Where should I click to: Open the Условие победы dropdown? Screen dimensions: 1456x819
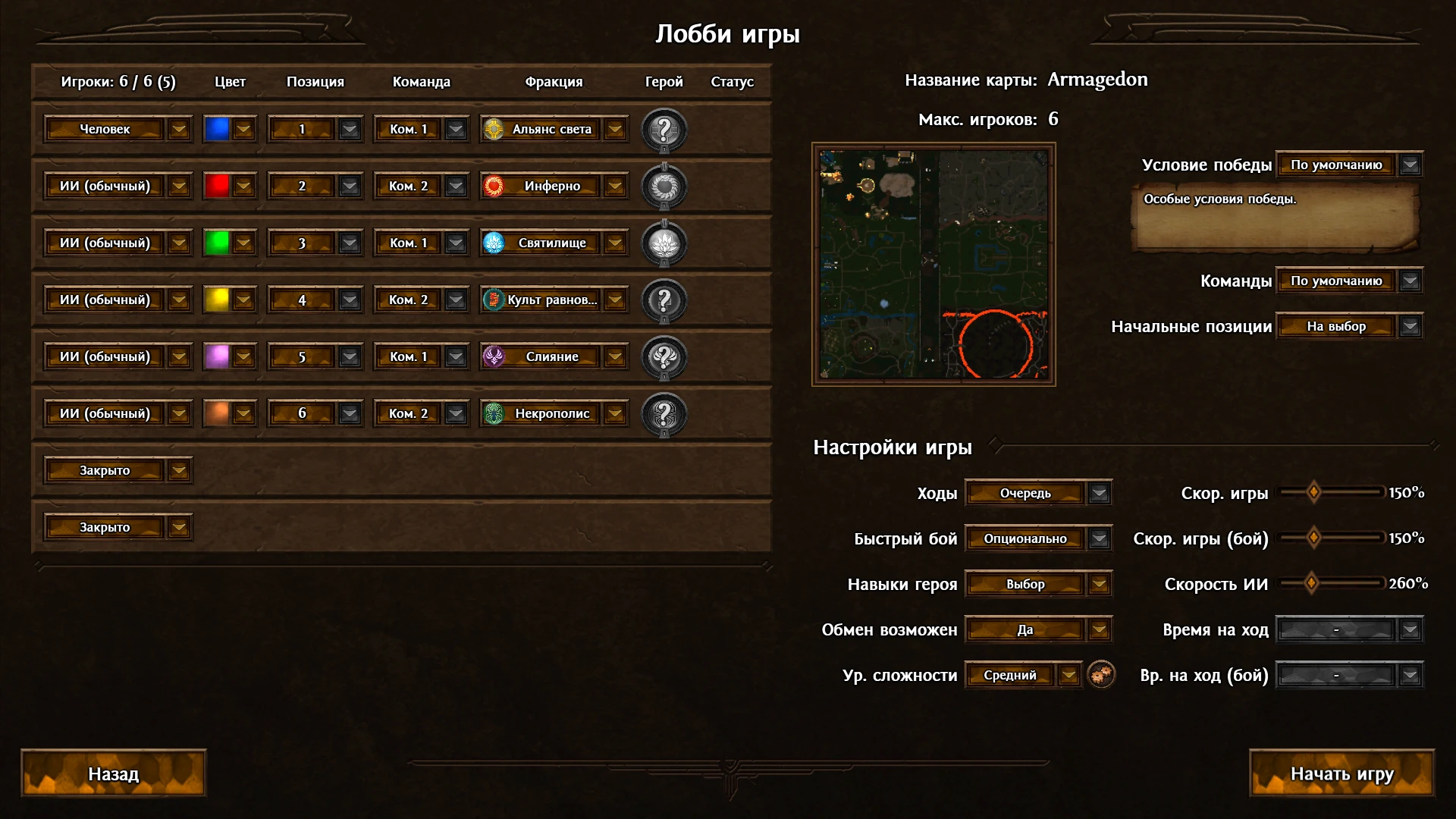click(x=1409, y=164)
